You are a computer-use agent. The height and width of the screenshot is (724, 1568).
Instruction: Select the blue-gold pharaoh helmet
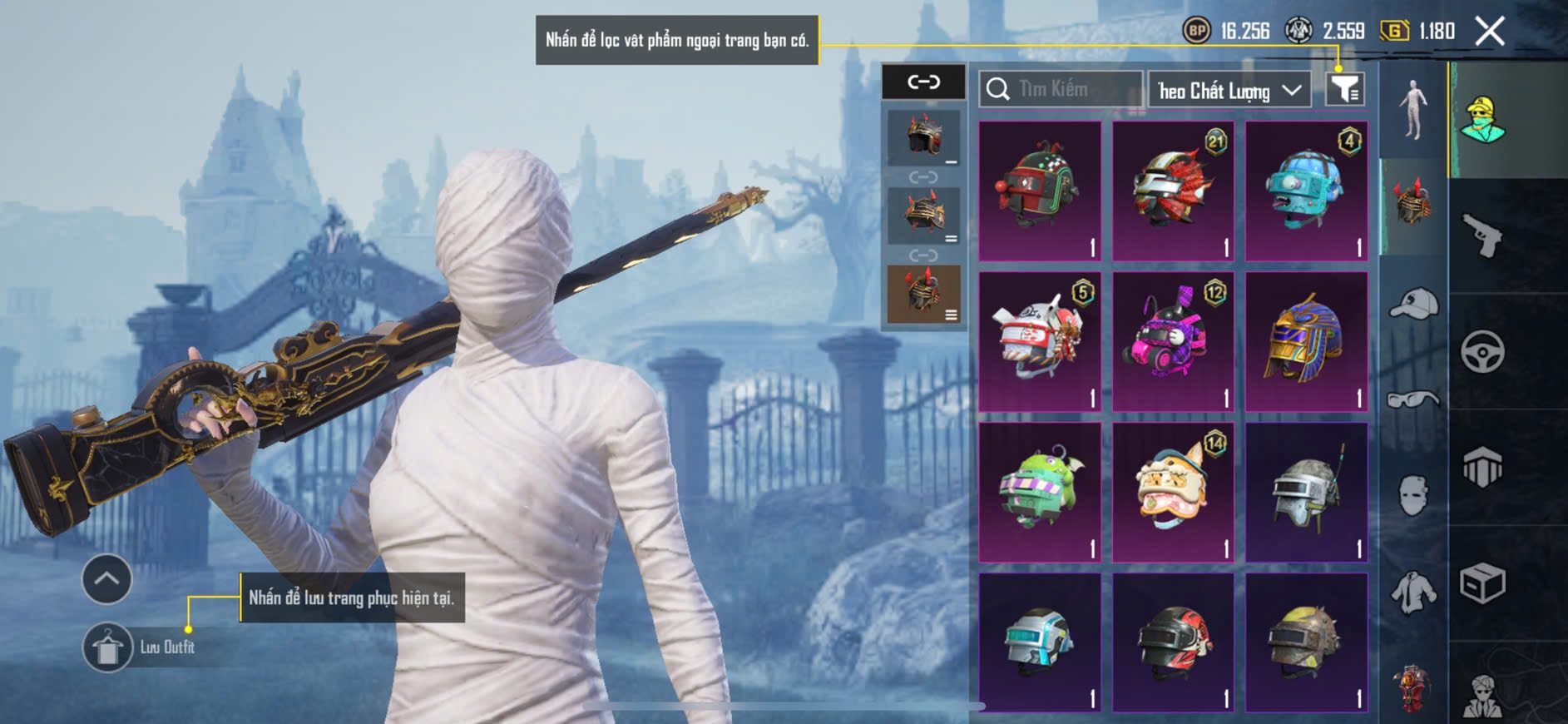click(x=1305, y=341)
